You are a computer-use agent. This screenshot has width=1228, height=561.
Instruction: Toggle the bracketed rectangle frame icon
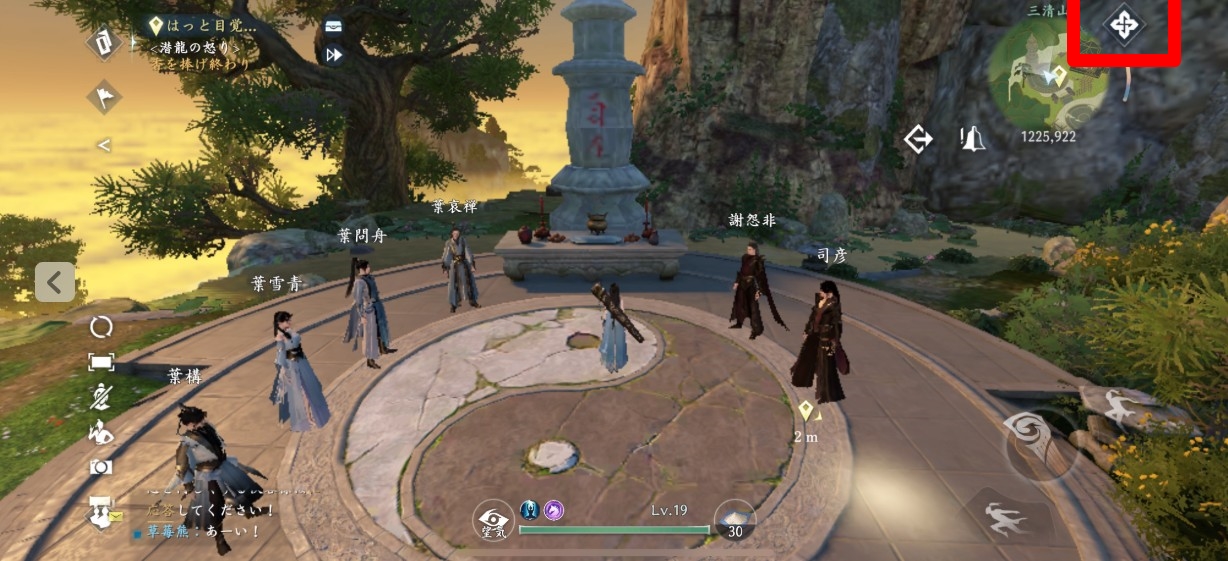click(101, 362)
